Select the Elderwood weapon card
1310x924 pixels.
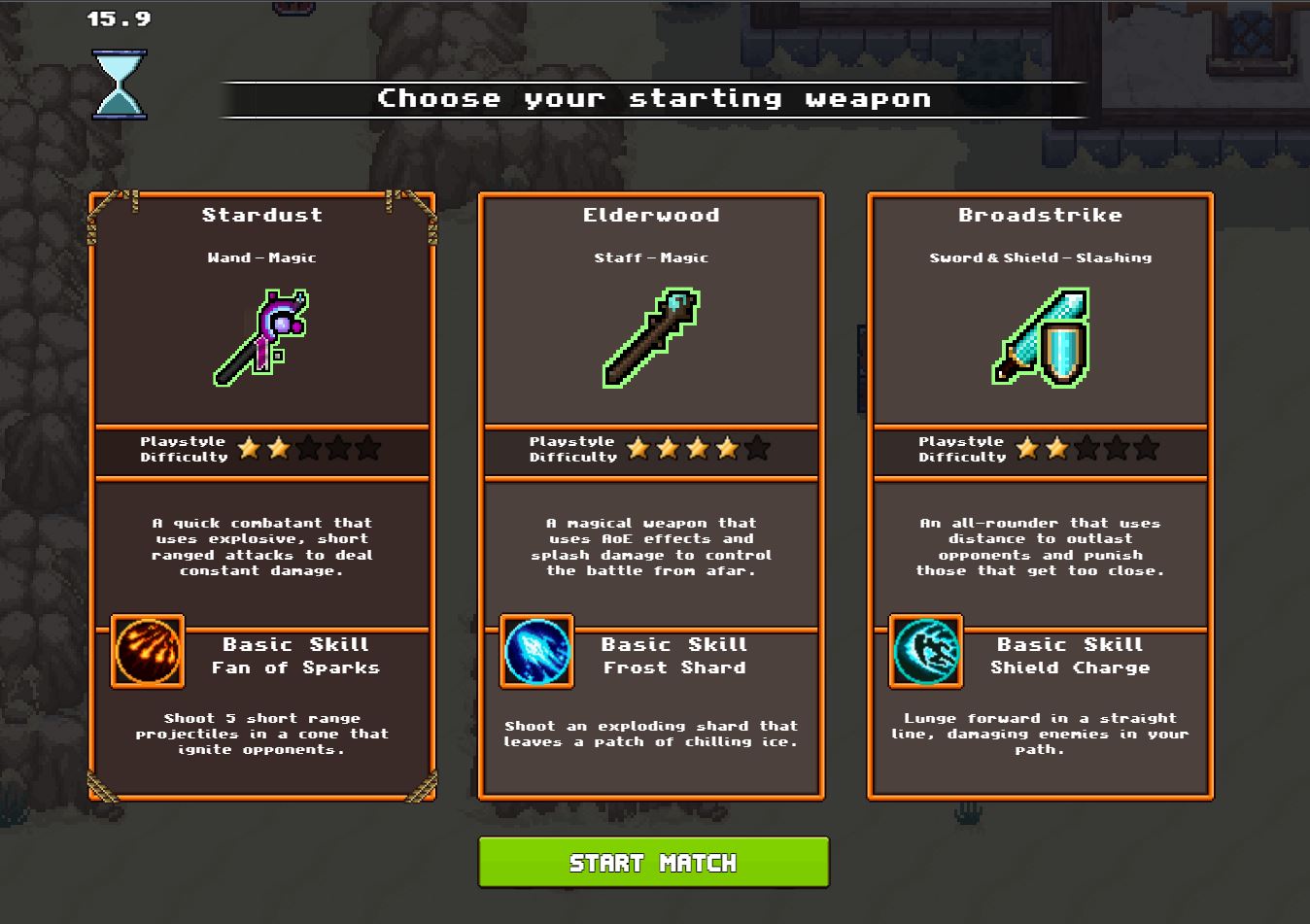click(651, 496)
